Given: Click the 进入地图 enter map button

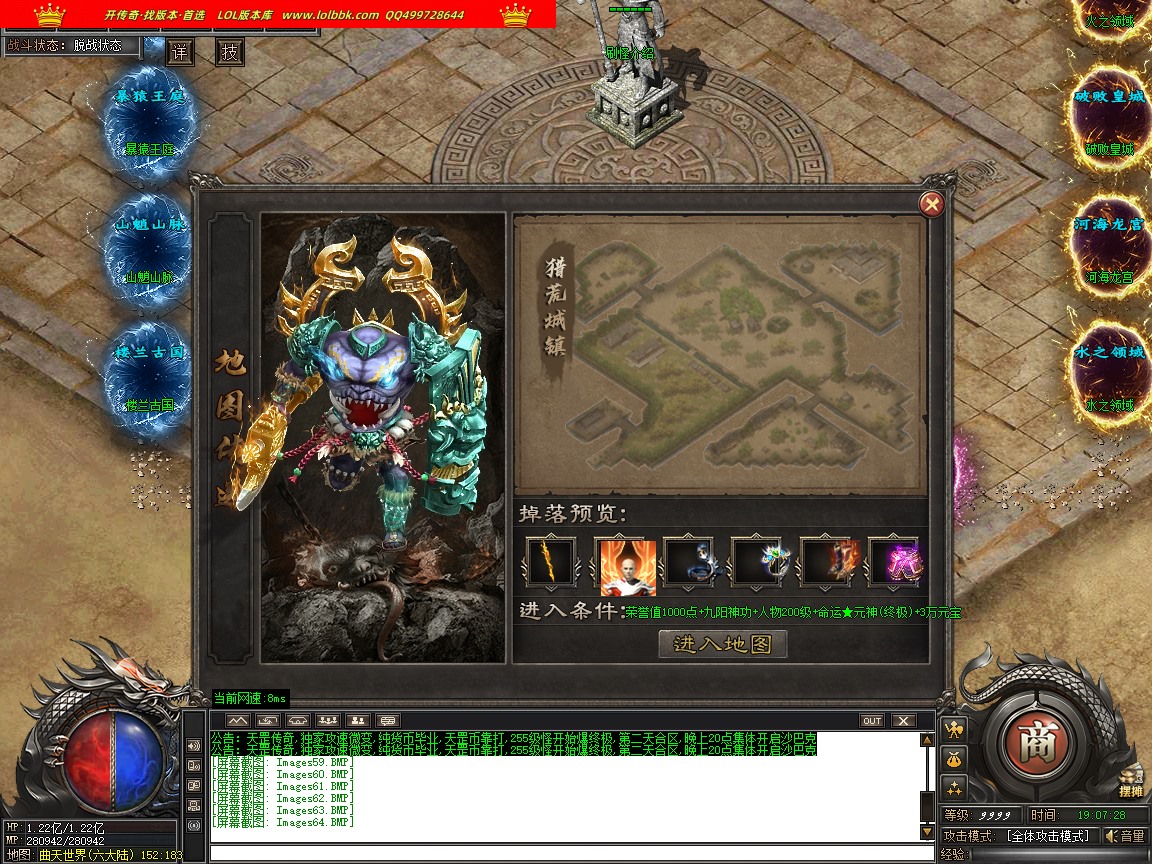Looking at the screenshot, I should pos(723,644).
